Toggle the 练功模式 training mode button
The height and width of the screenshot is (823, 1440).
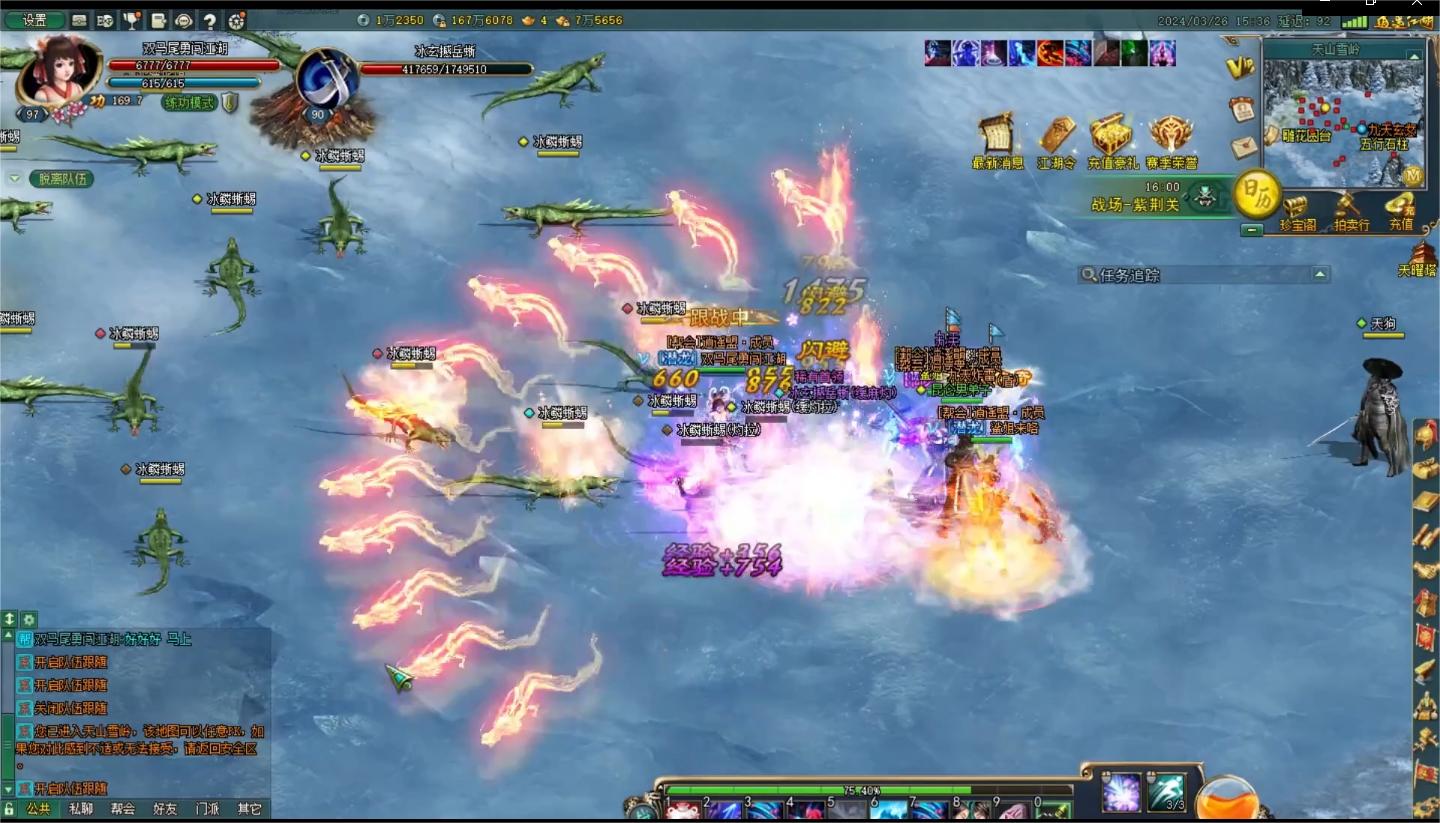[190, 102]
